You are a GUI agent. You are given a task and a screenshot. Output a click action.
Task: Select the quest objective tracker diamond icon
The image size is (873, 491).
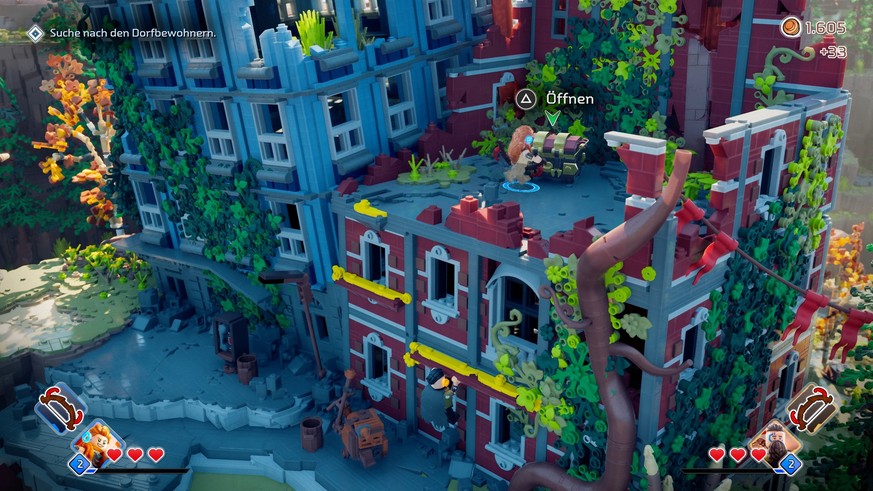pos(35,33)
